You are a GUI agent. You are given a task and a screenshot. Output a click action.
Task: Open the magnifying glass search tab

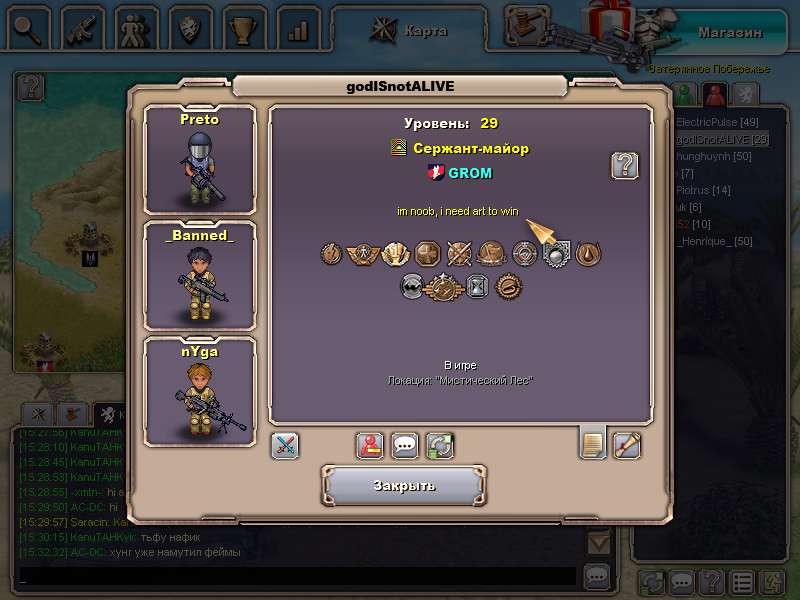coord(27,27)
